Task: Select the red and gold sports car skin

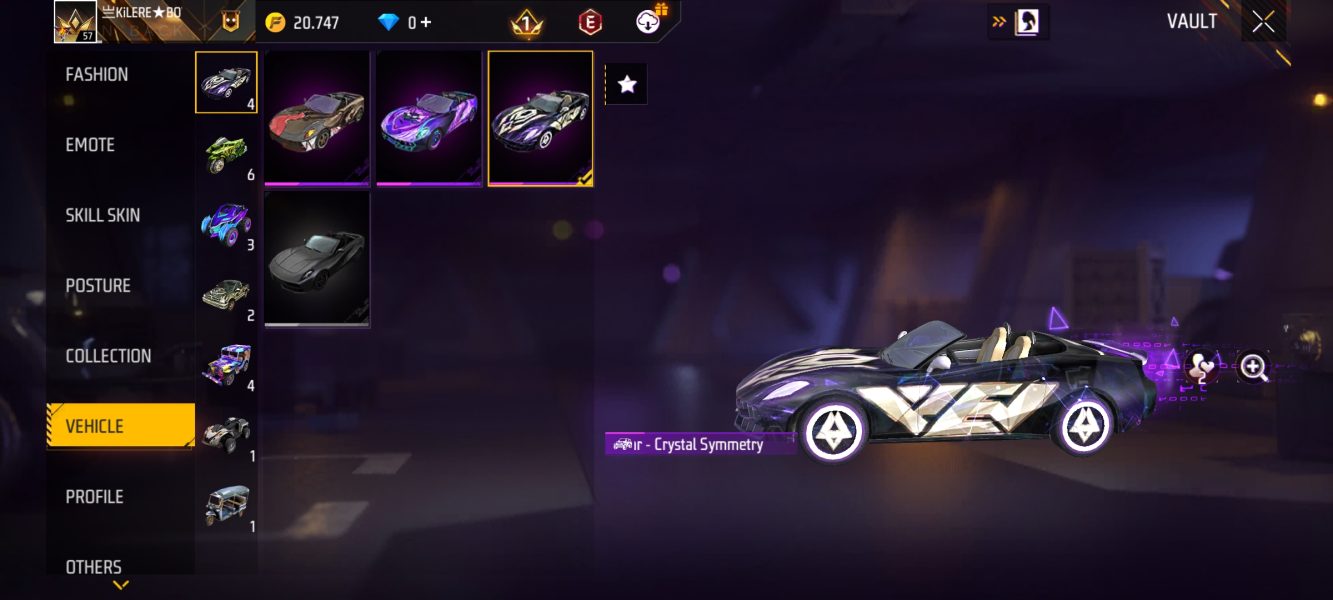Action: [x=317, y=118]
